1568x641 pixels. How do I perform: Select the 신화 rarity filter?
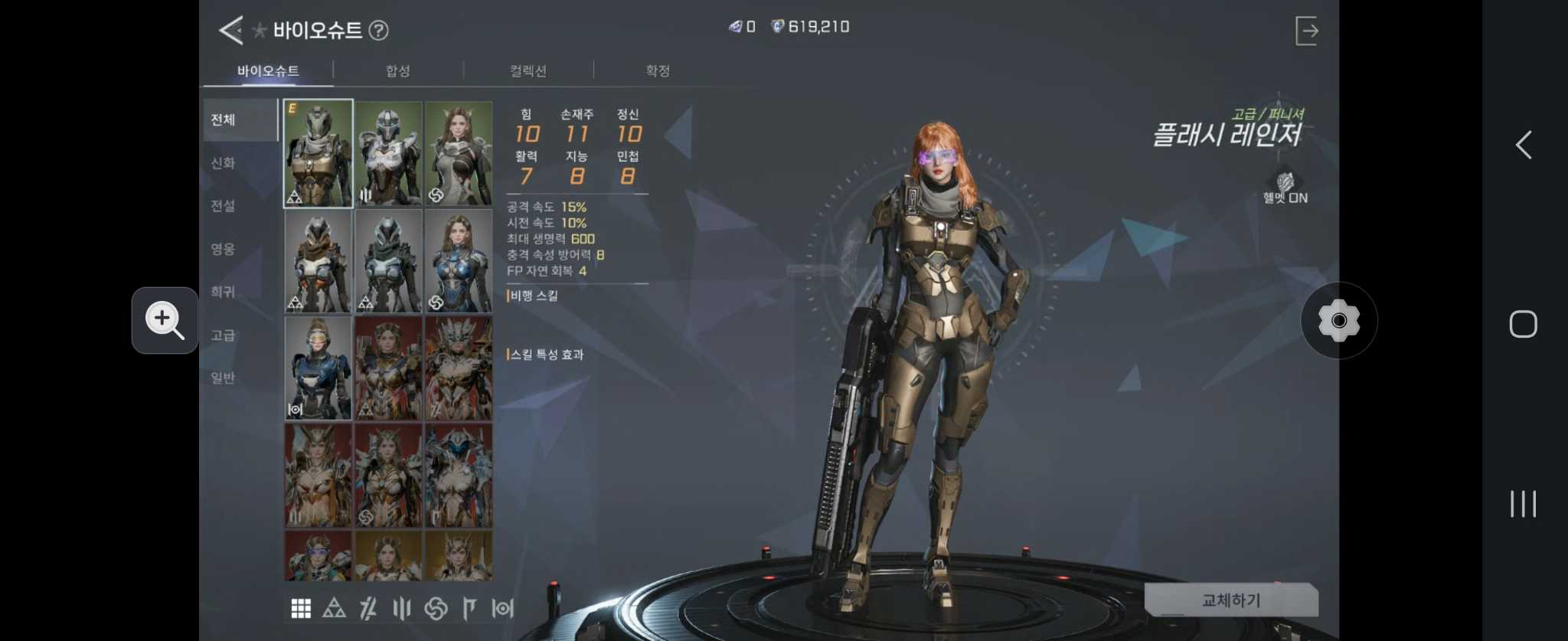click(223, 163)
